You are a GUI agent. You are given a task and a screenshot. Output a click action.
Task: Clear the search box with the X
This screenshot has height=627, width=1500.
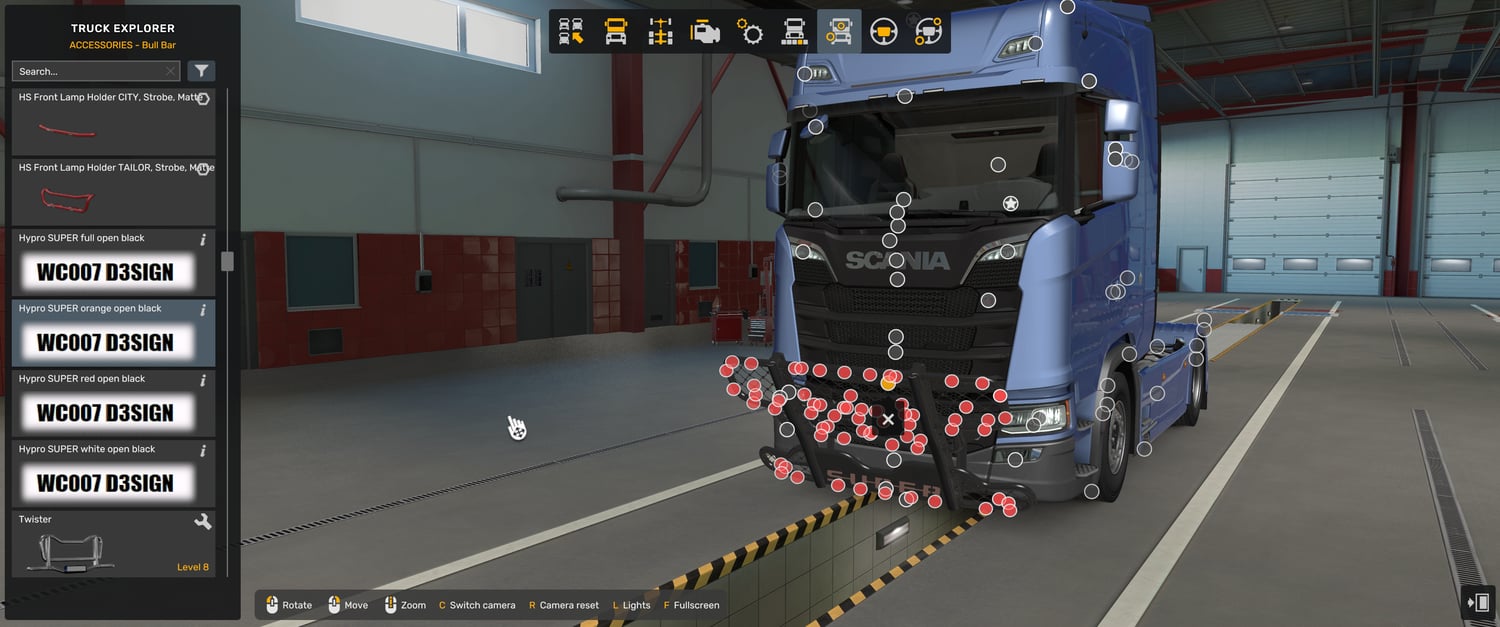[x=171, y=71]
